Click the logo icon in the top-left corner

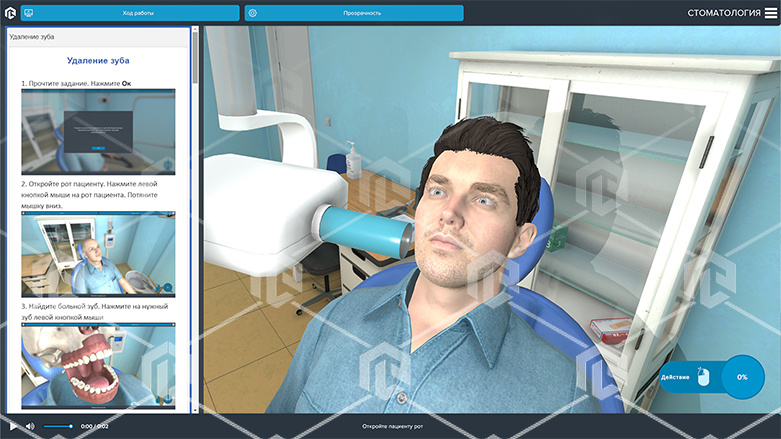tap(10, 13)
